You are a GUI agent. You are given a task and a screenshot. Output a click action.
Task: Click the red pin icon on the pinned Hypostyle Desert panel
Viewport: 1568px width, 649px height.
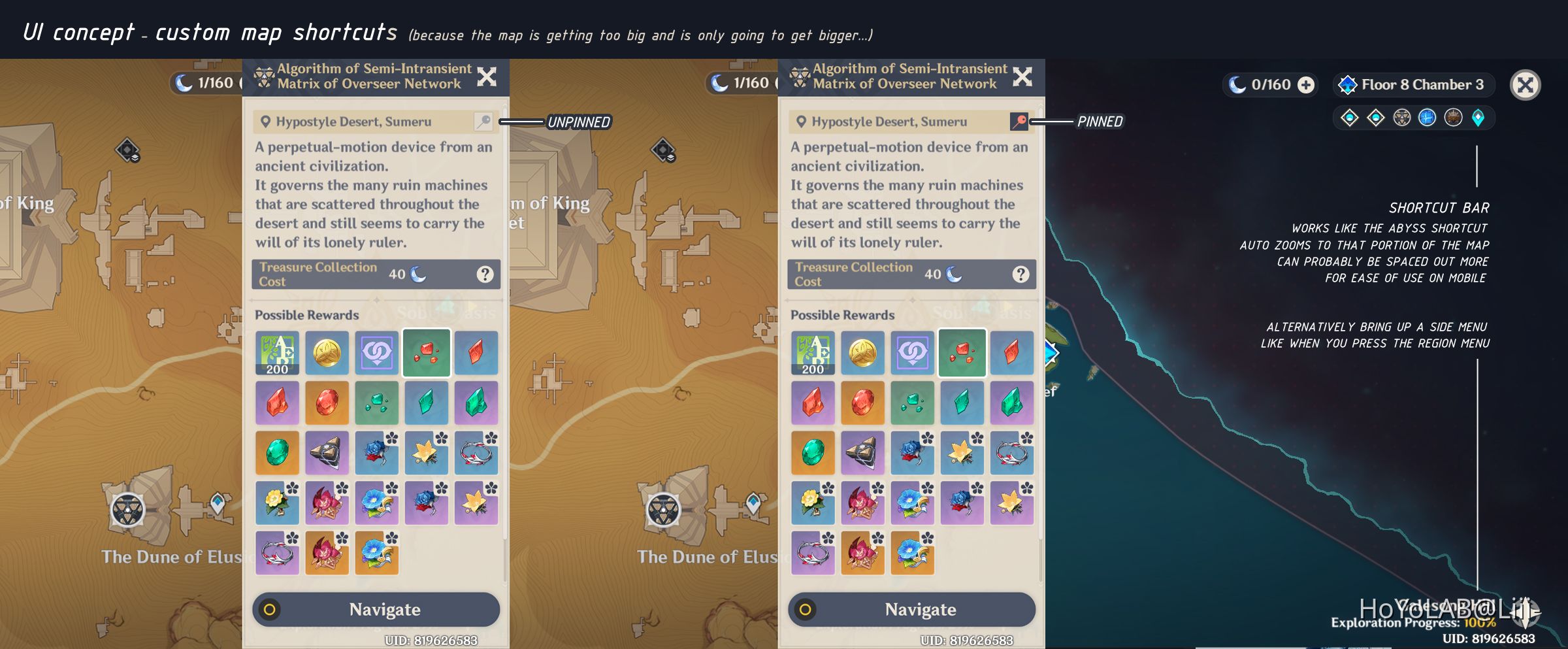(1018, 122)
